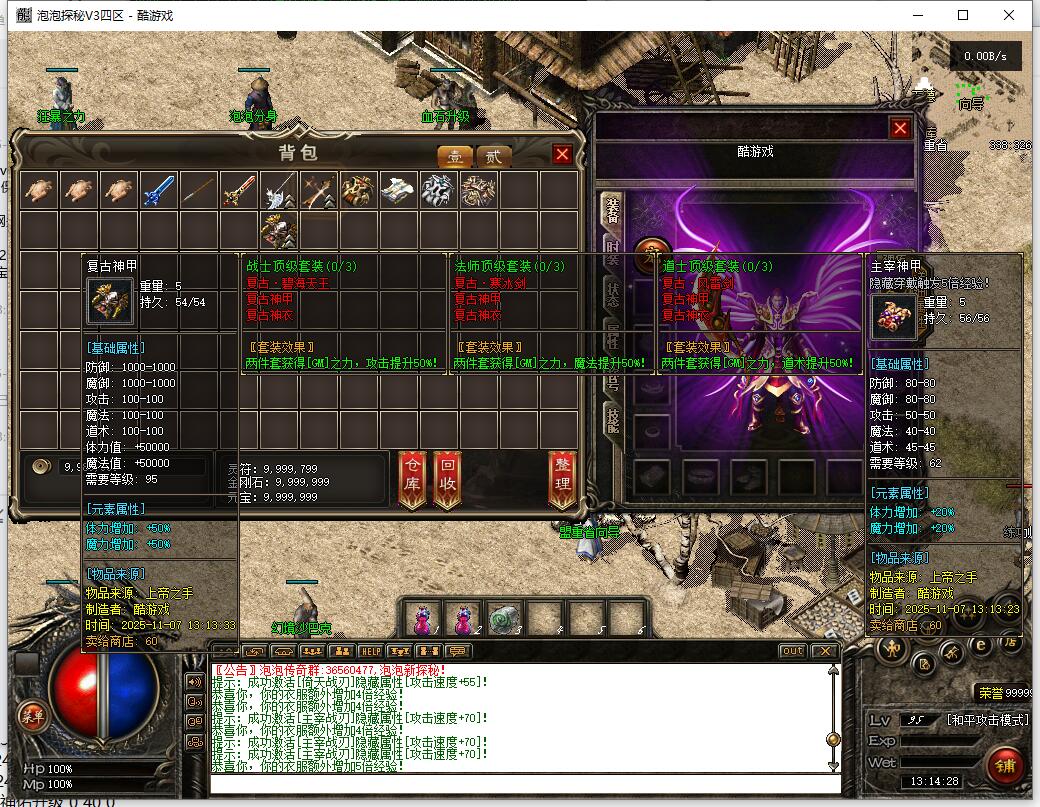Viewport: 1040px width, 807px height.
Task: Click the out button above chat
Action: pos(792,651)
